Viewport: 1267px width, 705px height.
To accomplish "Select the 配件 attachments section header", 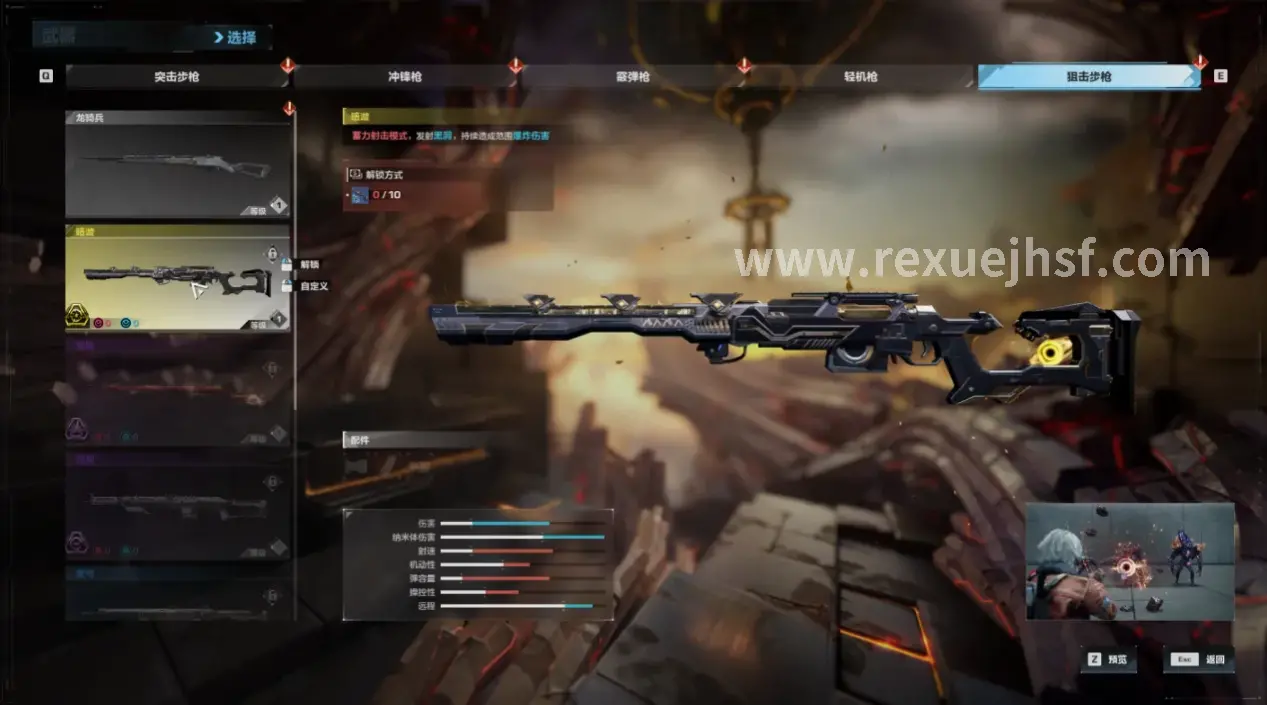I will (x=415, y=439).
